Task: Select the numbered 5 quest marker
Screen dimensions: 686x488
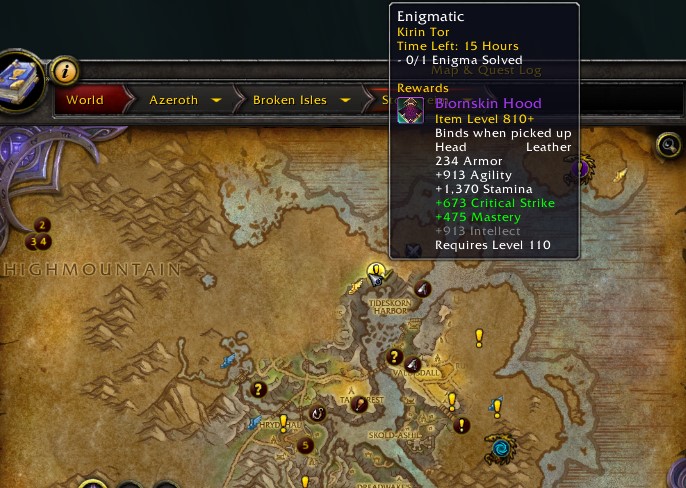Action: coord(306,445)
